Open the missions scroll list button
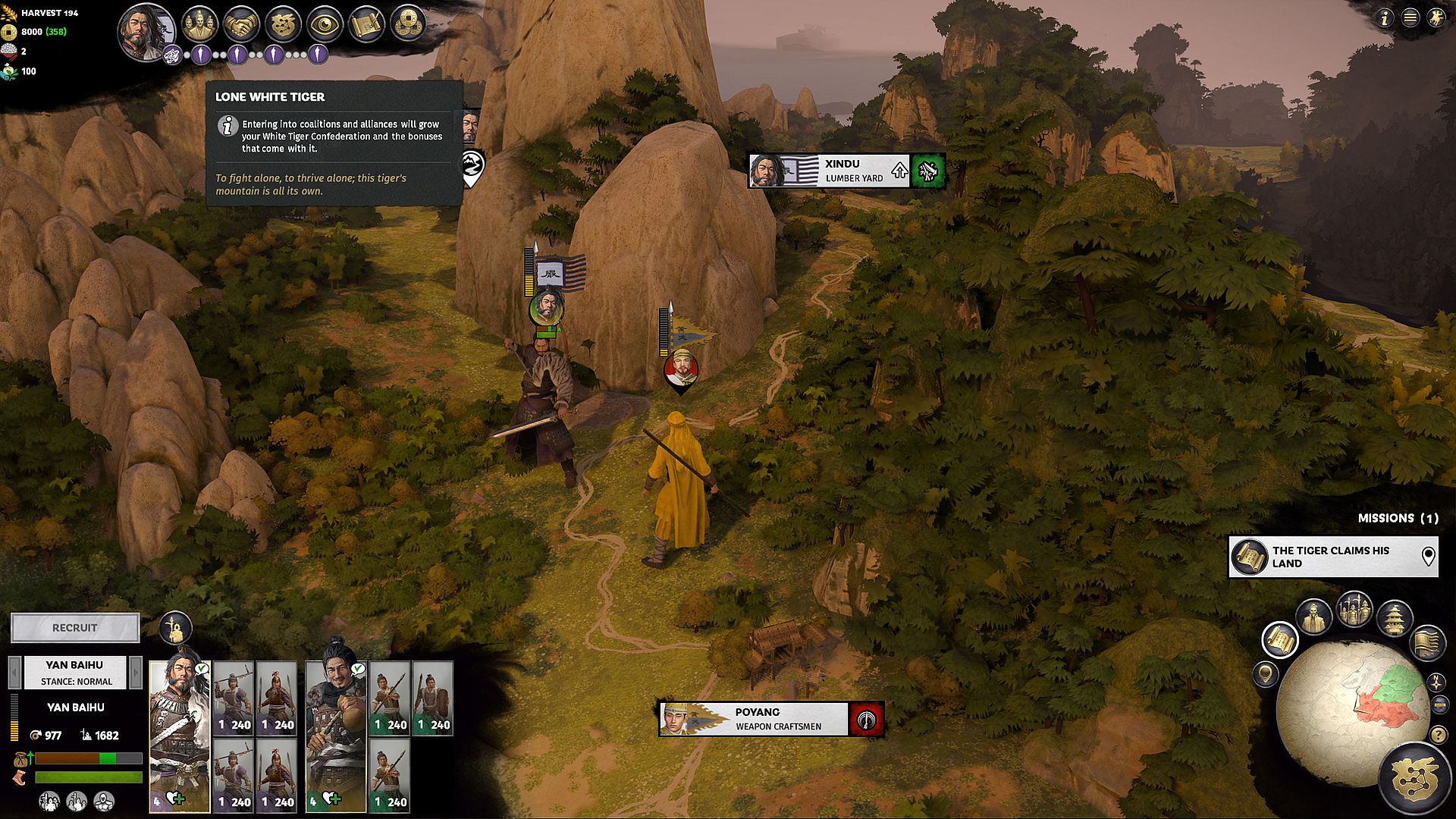1456x819 pixels. pos(1280,639)
